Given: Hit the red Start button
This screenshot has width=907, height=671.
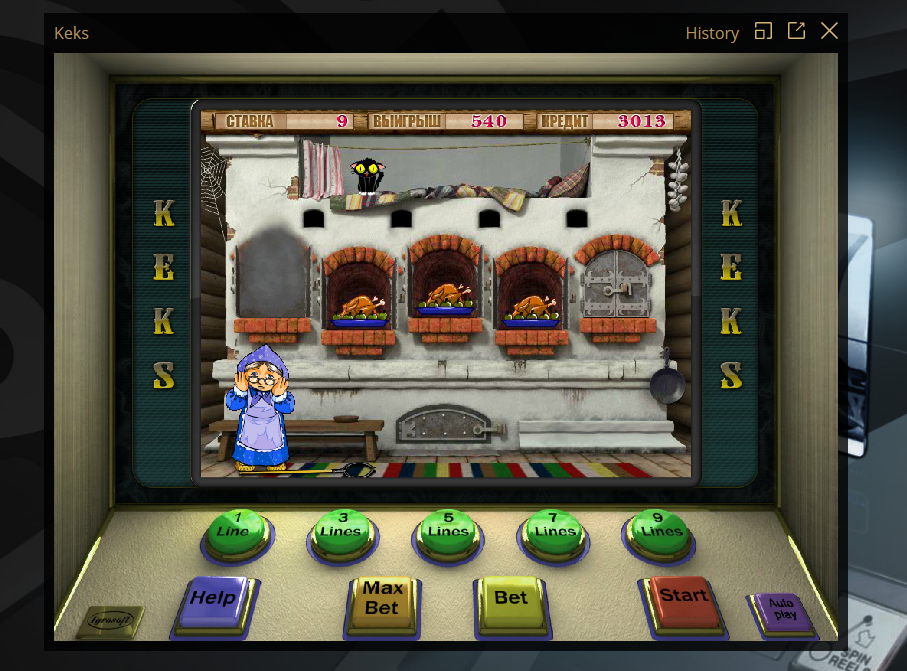Looking at the screenshot, I should [683, 597].
